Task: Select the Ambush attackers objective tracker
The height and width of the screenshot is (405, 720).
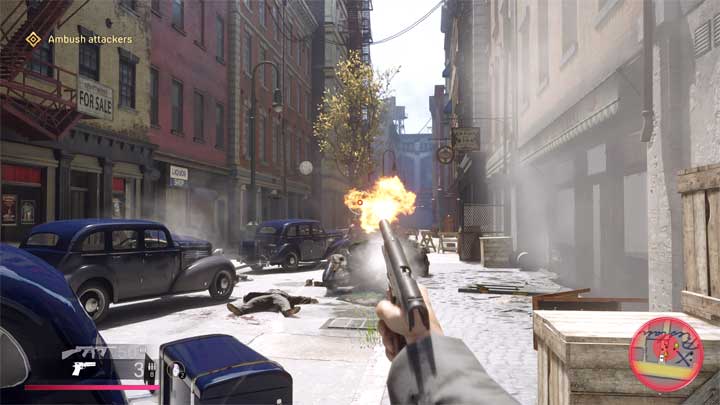Action: pyautogui.click(x=78, y=39)
